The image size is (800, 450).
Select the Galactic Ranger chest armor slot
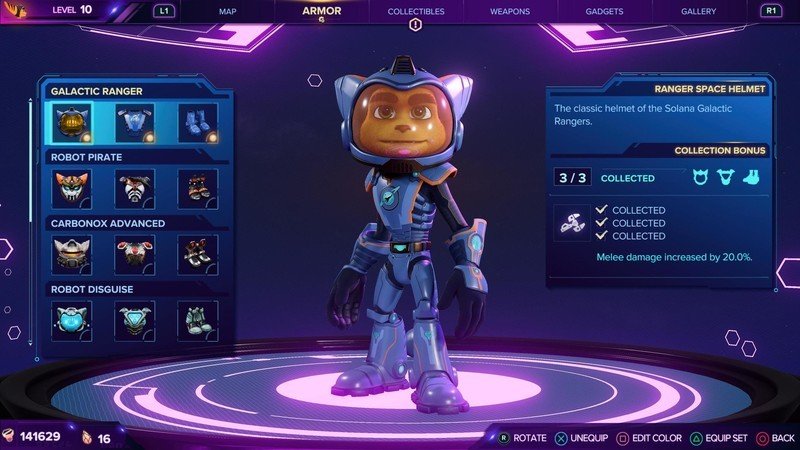coord(135,123)
